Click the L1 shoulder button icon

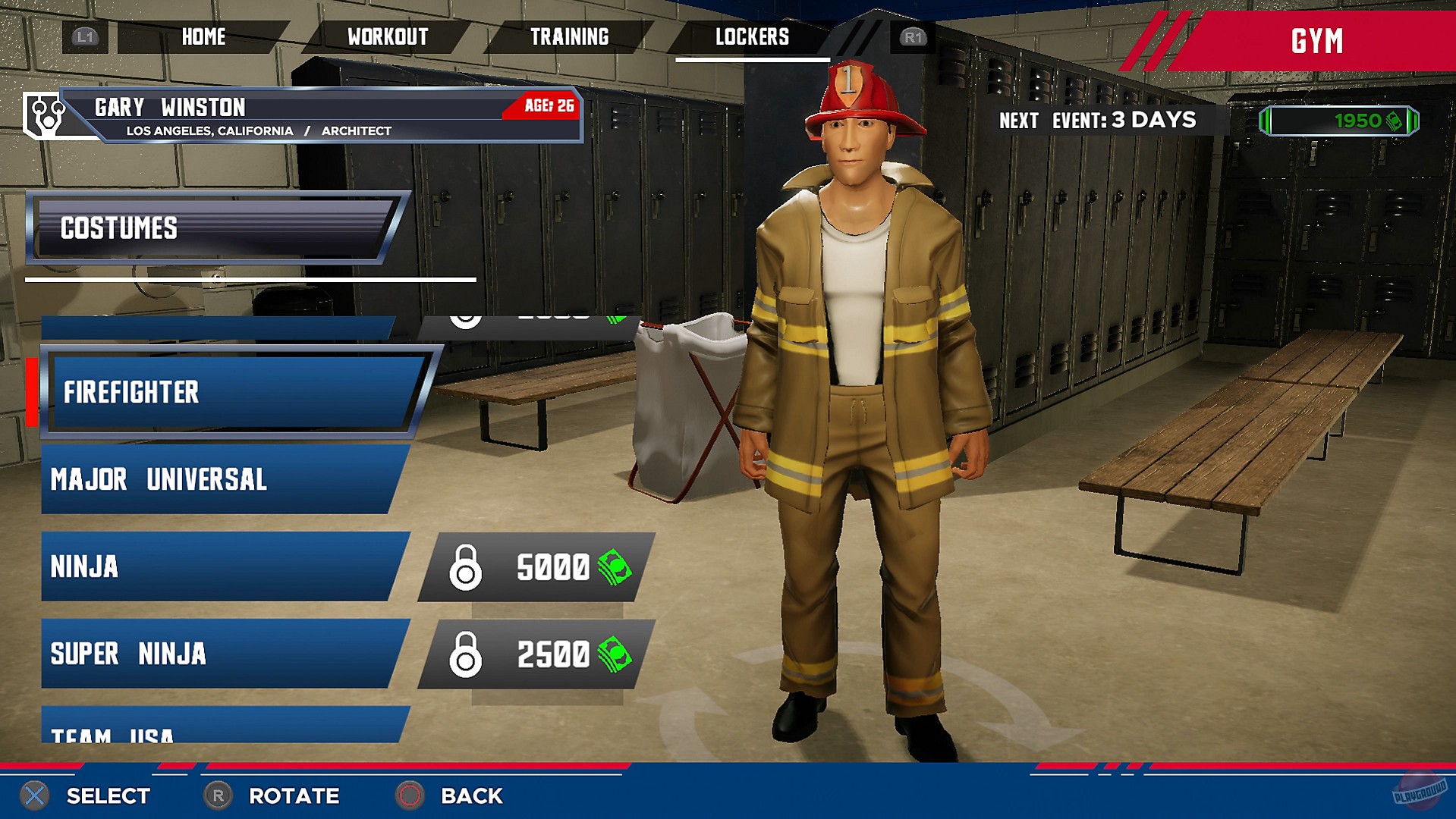coord(85,36)
